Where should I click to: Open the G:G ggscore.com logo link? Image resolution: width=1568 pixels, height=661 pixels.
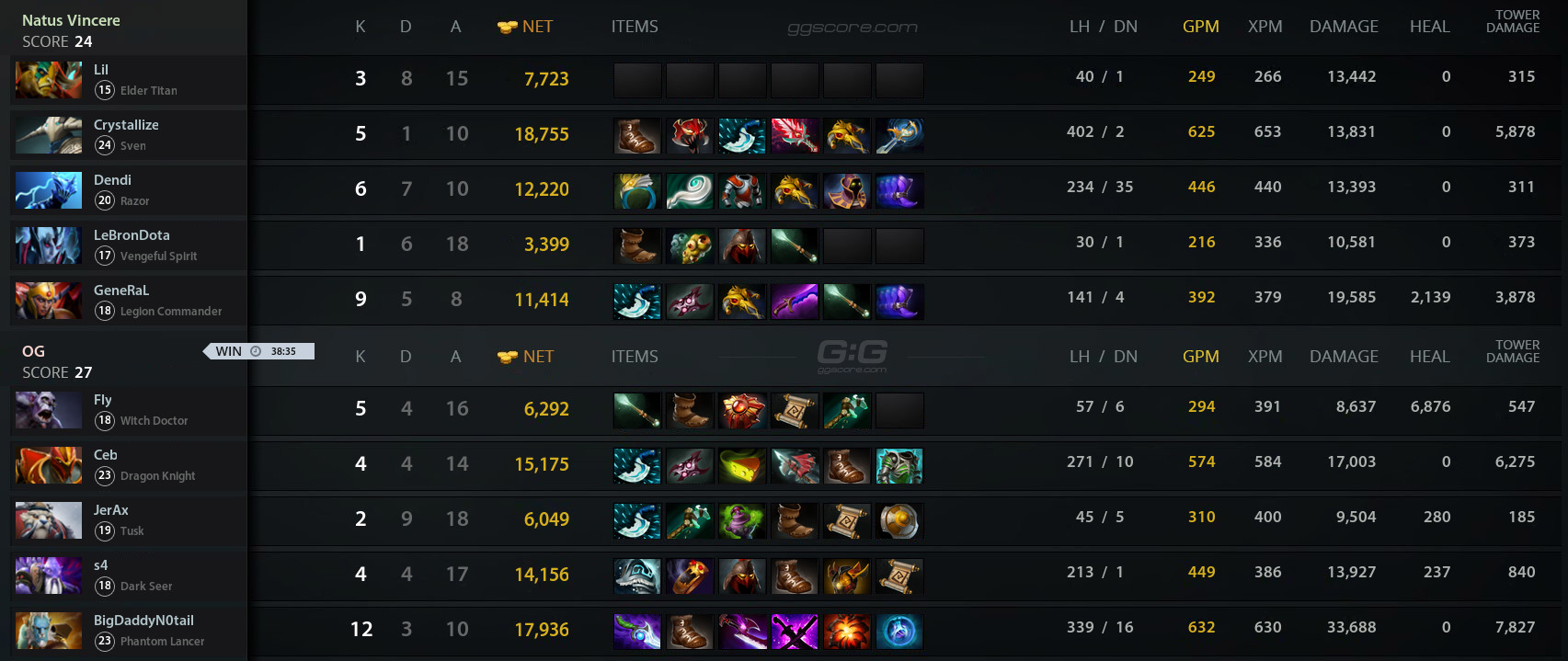click(x=852, y=356)
